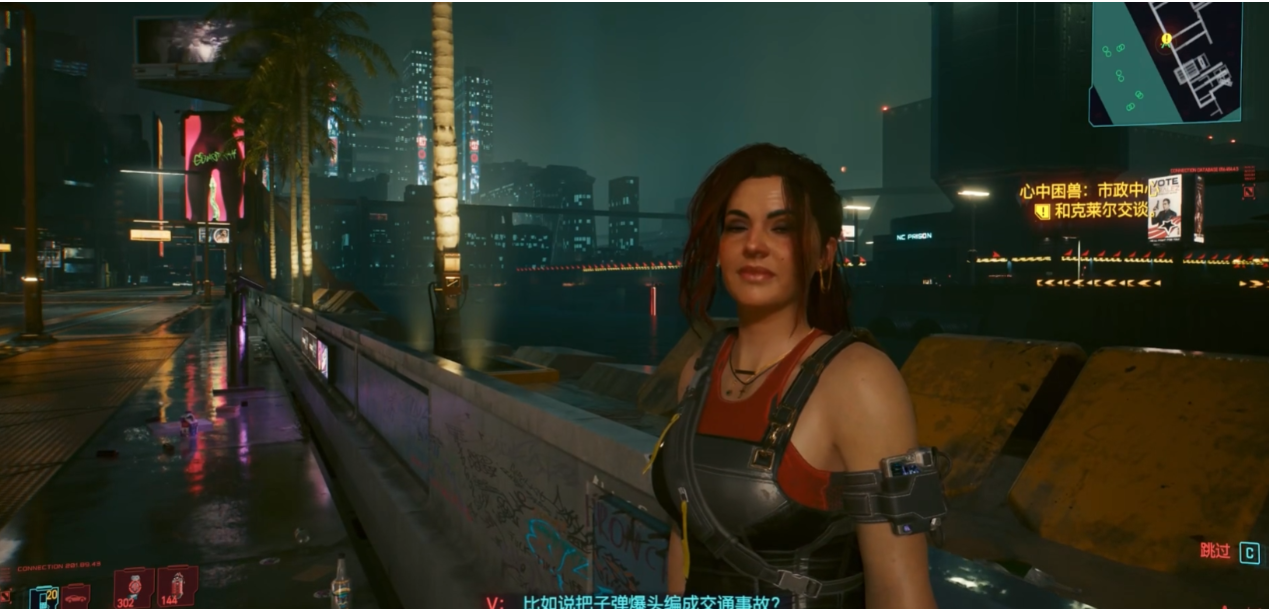
Task: Use the healing item slot showing 302
Action: (x=133, y=587)
